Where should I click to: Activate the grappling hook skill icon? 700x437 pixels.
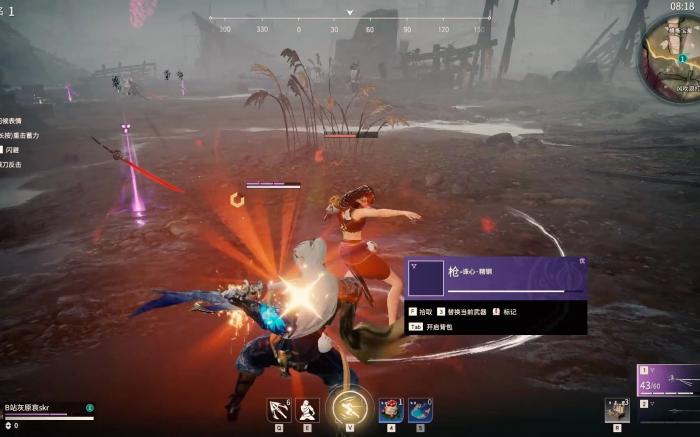[x=279, y=410]
